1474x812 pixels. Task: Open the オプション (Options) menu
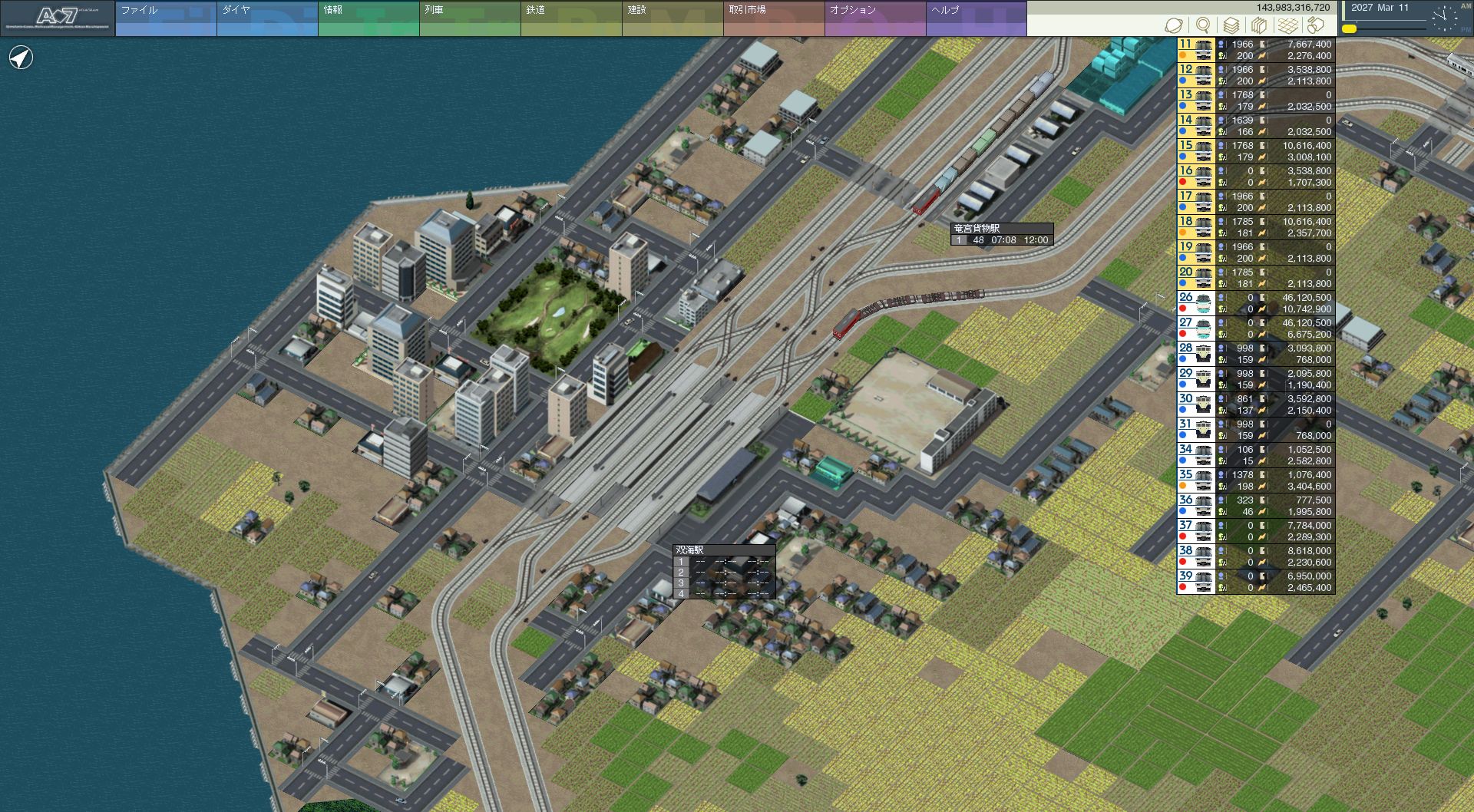(x=875, y=18)
